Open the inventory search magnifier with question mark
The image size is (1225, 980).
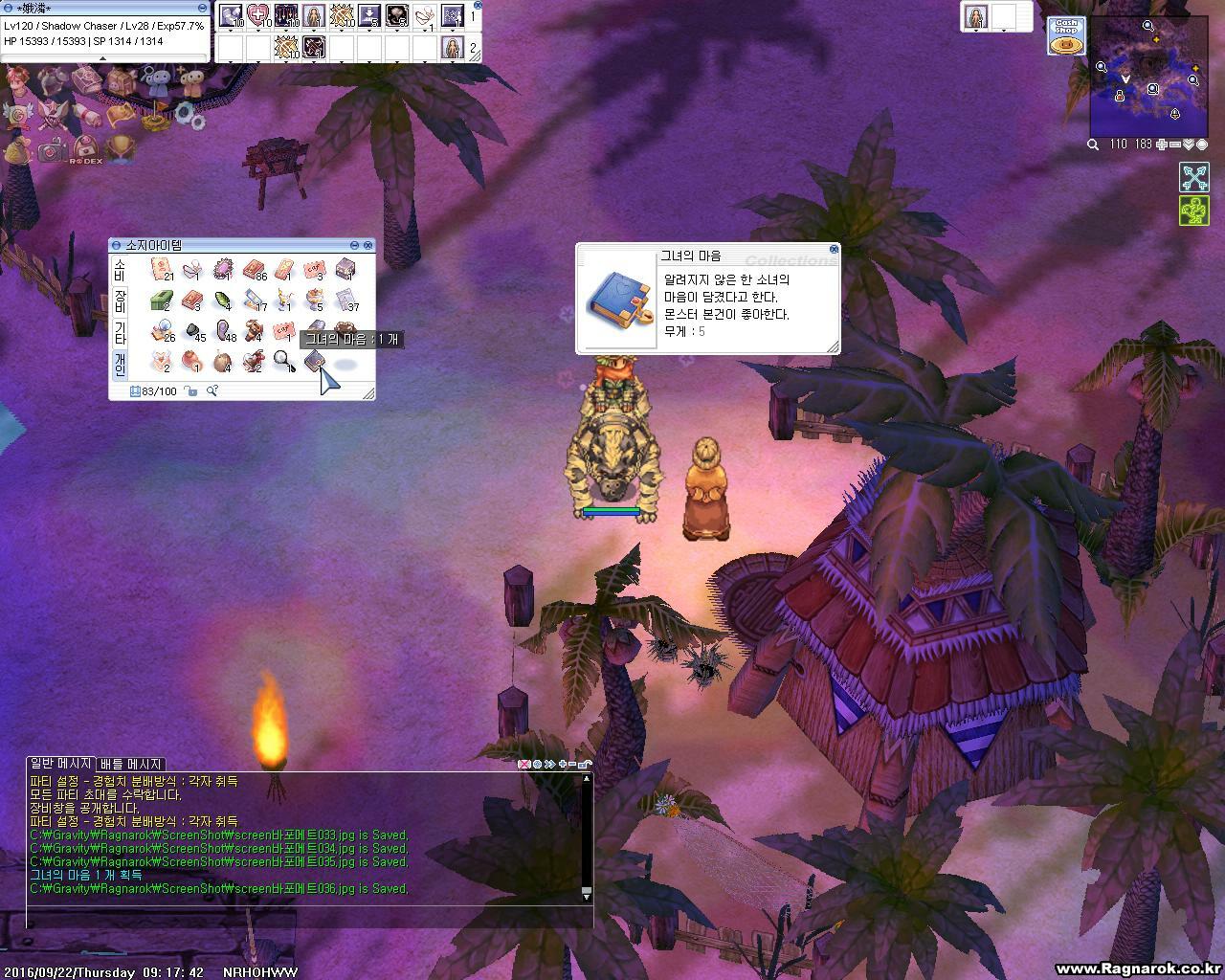point(212,390)
